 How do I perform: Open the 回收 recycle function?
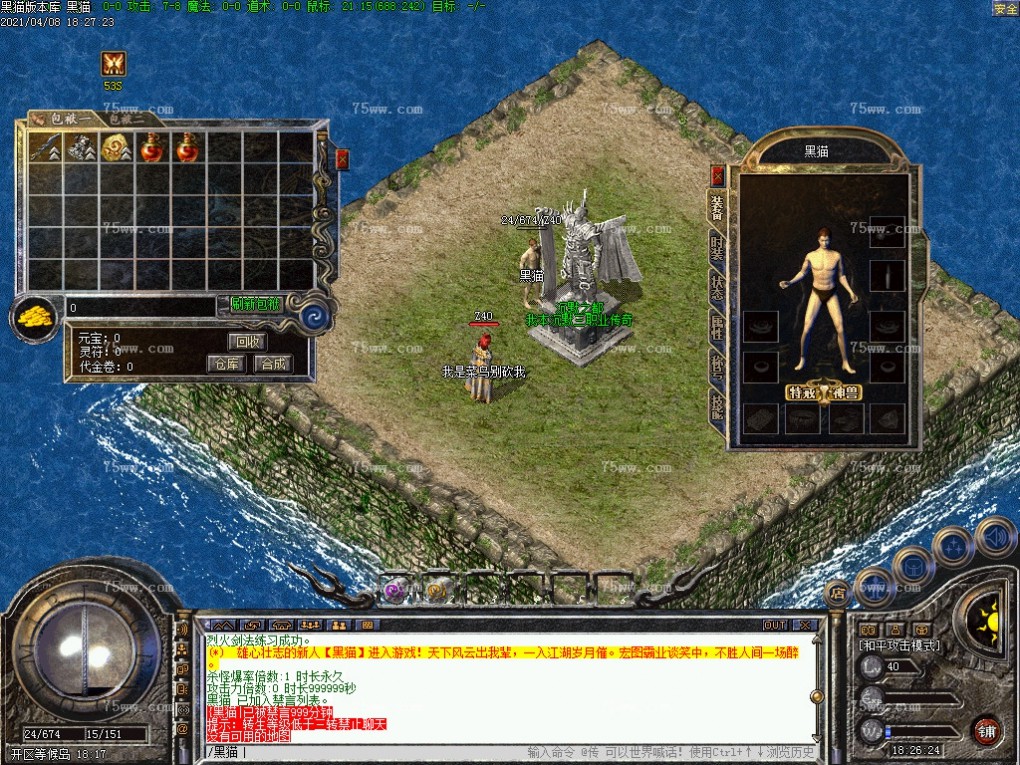pyautogui.click(x=246, y=341)
